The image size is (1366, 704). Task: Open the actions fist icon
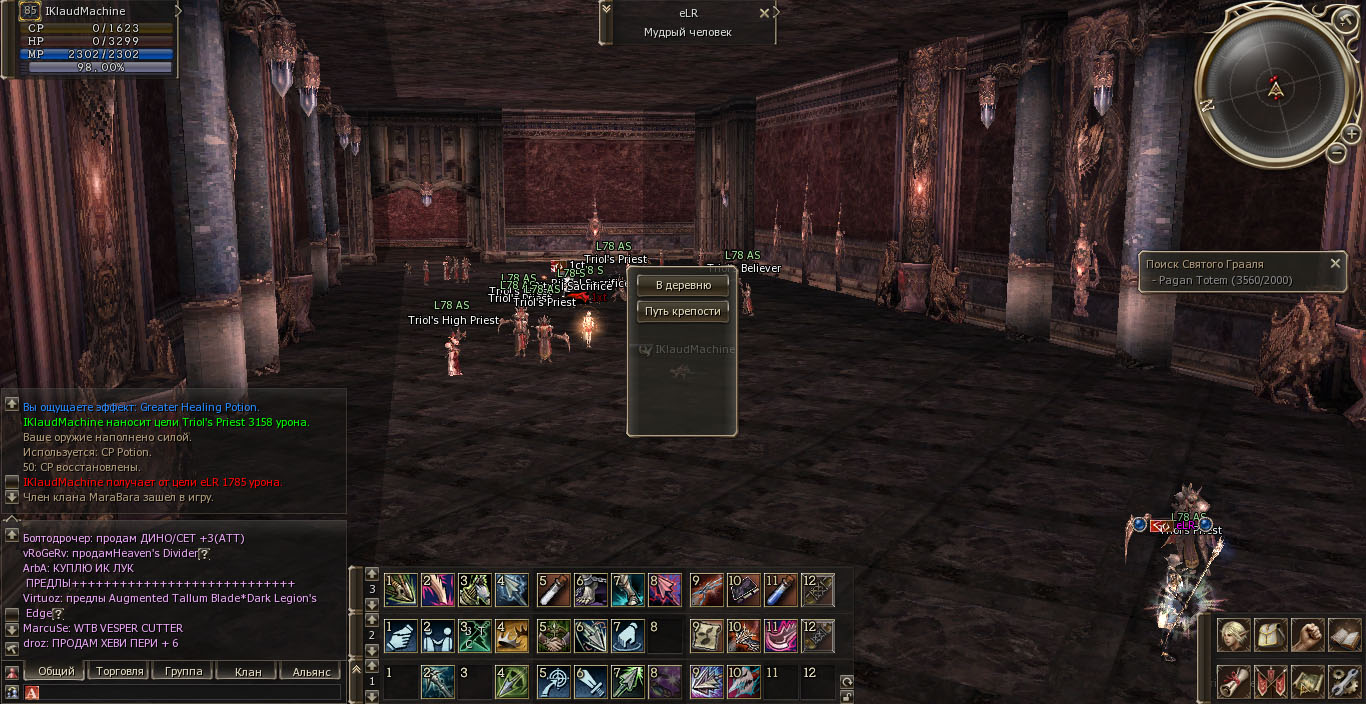click(1307, 636)
